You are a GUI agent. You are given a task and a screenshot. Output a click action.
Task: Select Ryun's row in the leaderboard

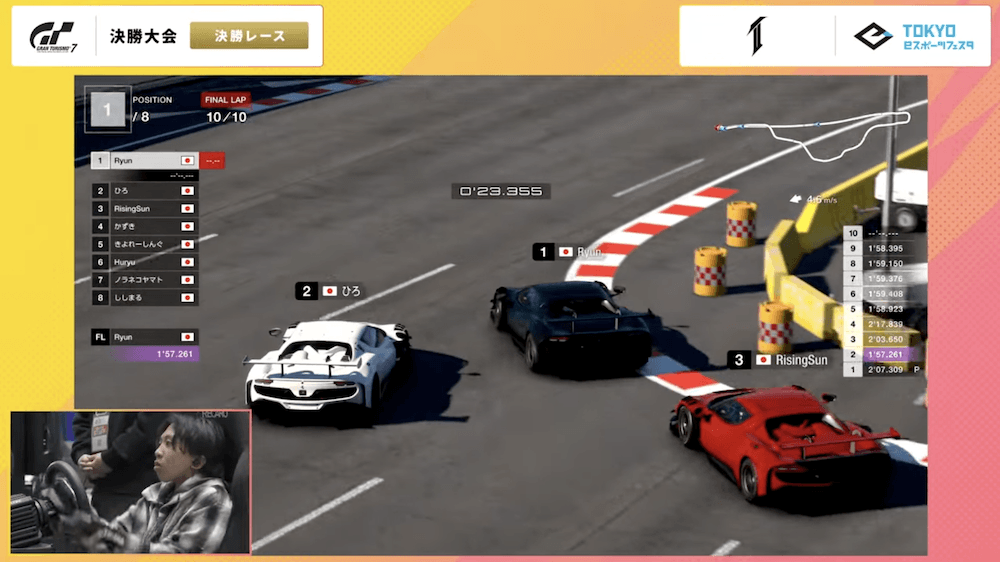click(145, 160)
